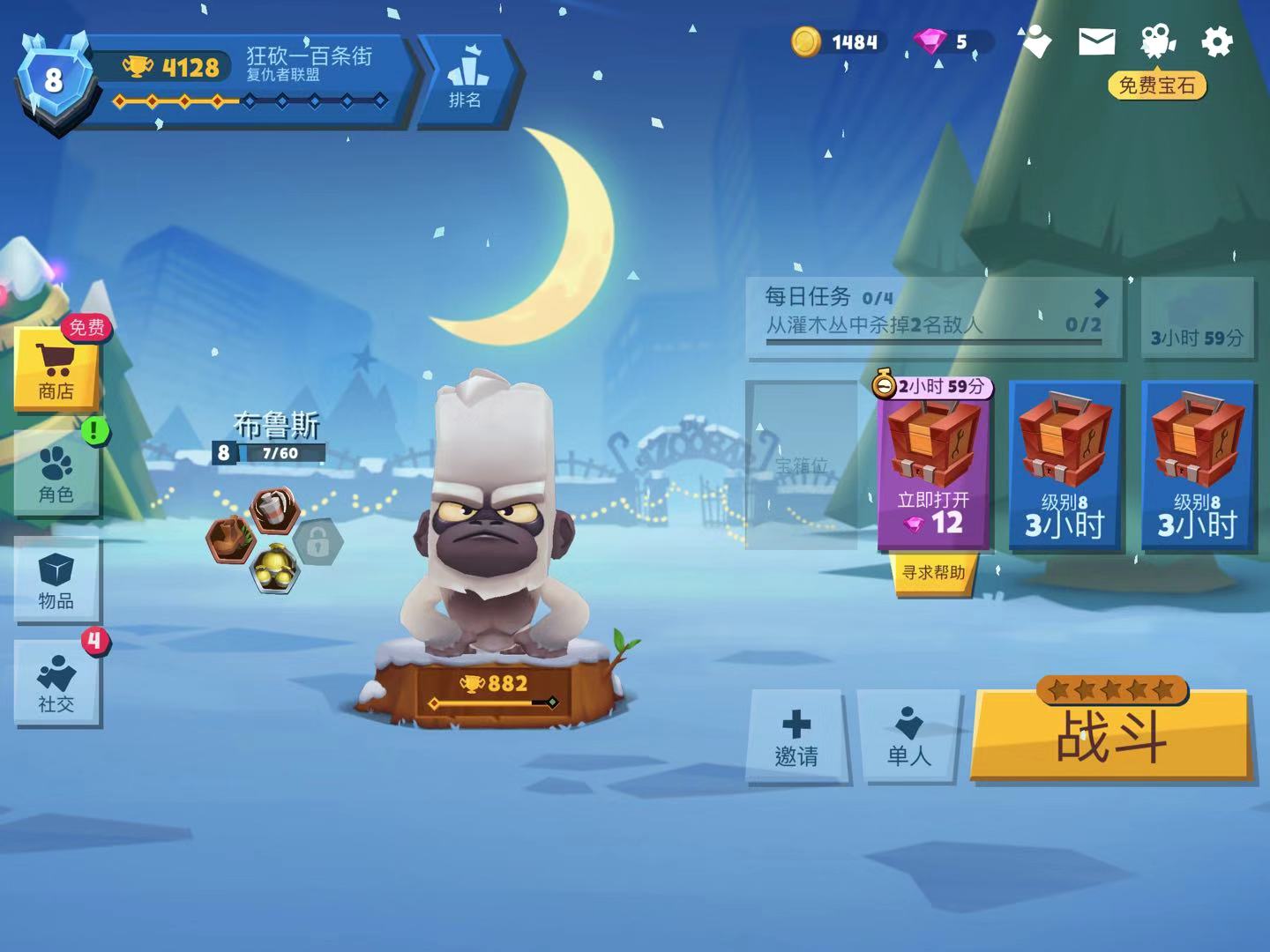Select the golden bells item slot
Viewport: 1270px width, 952px height.
[275, 569]
